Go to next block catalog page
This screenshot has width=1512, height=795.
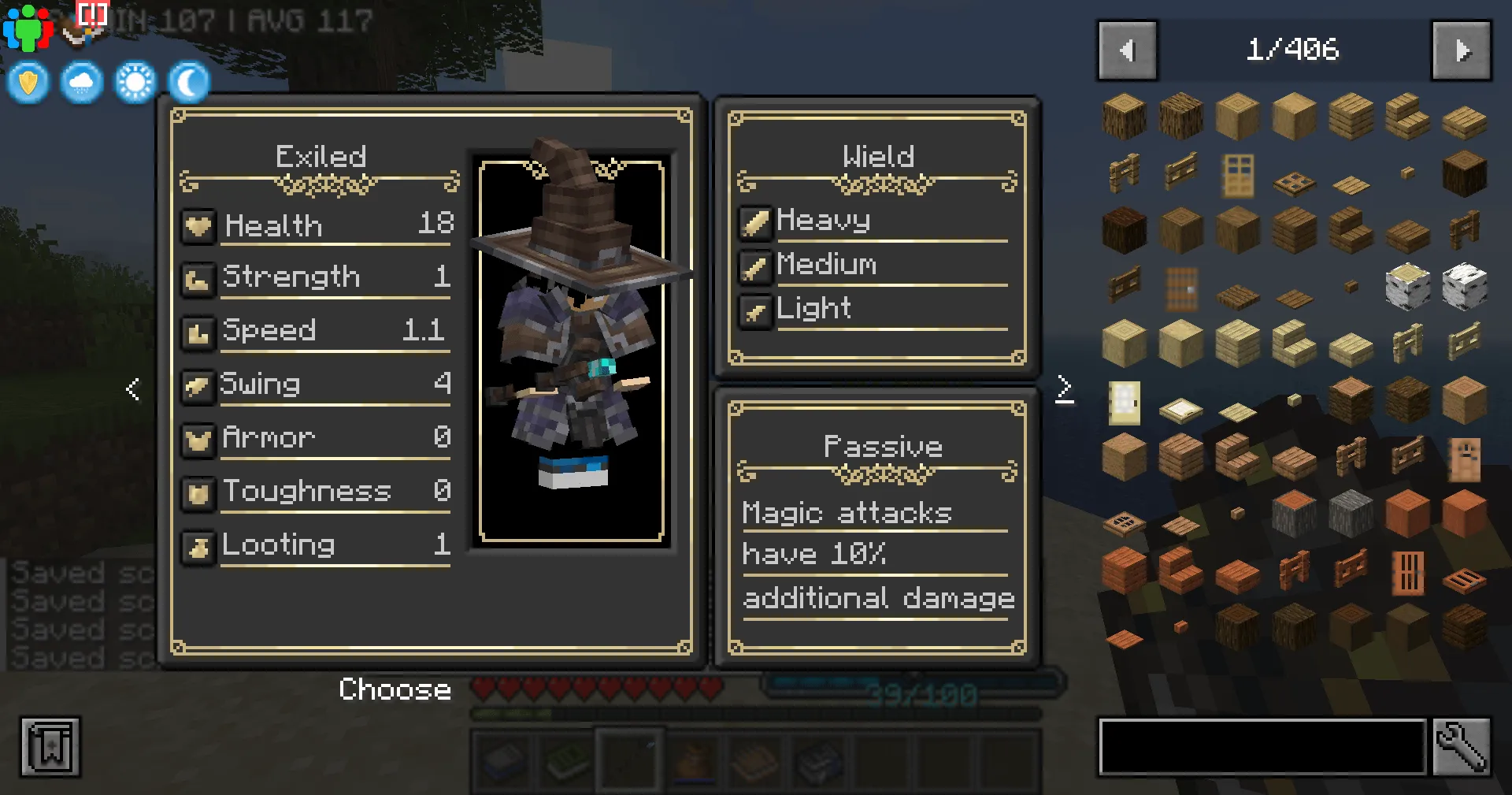coord(1462,50)
